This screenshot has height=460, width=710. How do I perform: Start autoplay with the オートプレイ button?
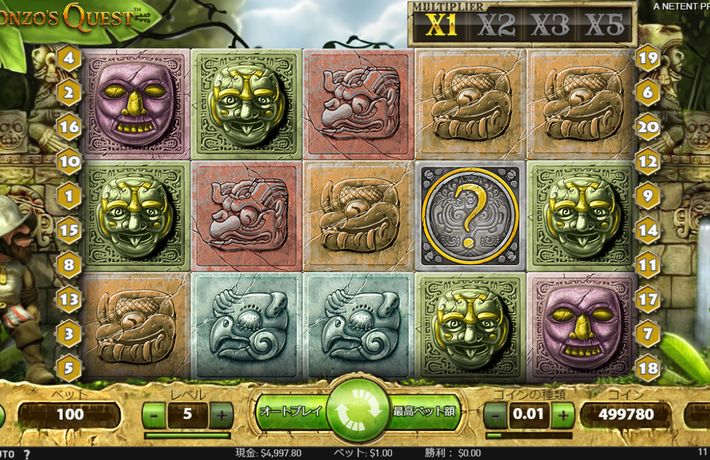click(288, 411)
